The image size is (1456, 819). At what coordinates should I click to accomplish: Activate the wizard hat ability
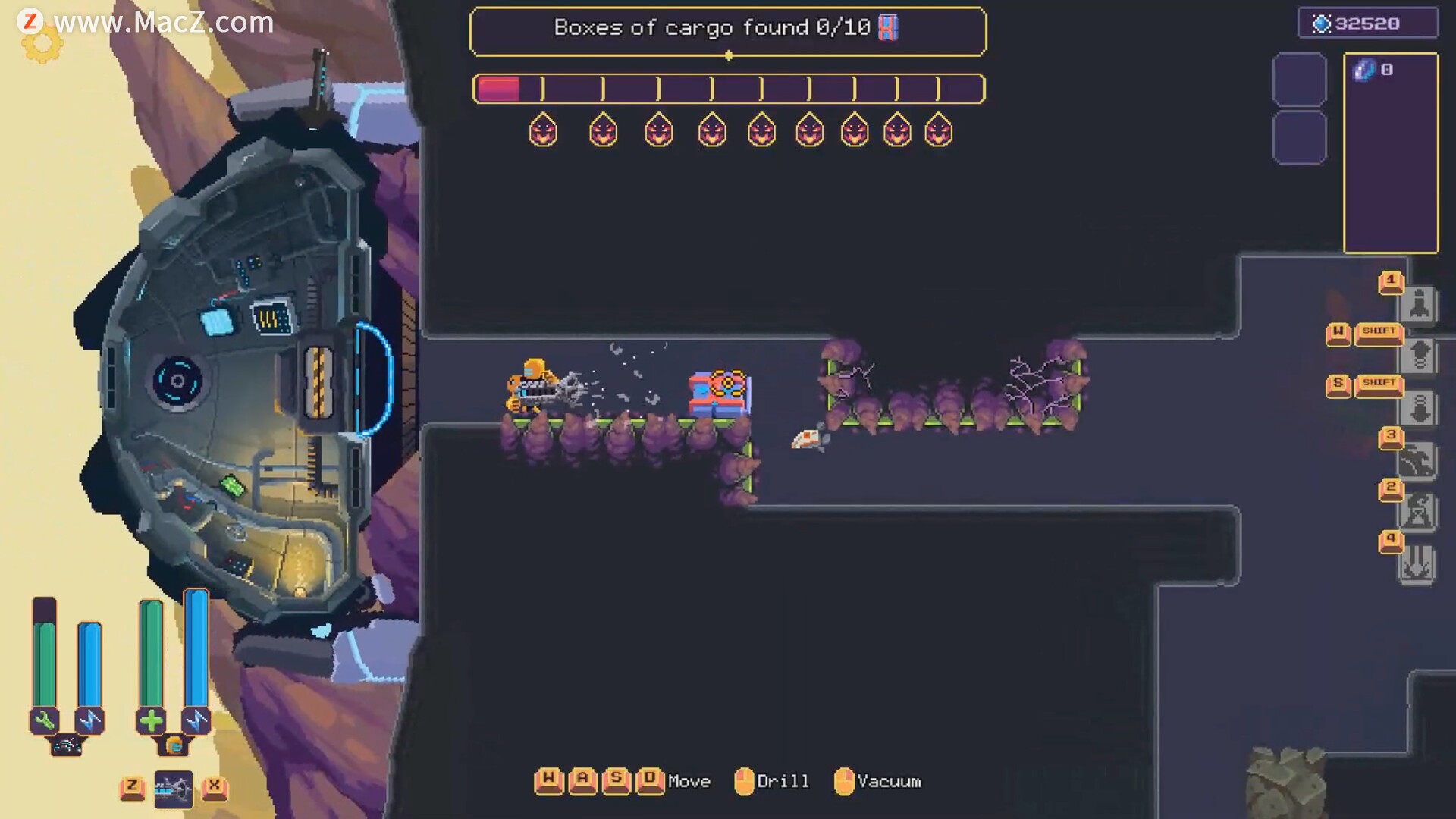(x=1417, y=512)
